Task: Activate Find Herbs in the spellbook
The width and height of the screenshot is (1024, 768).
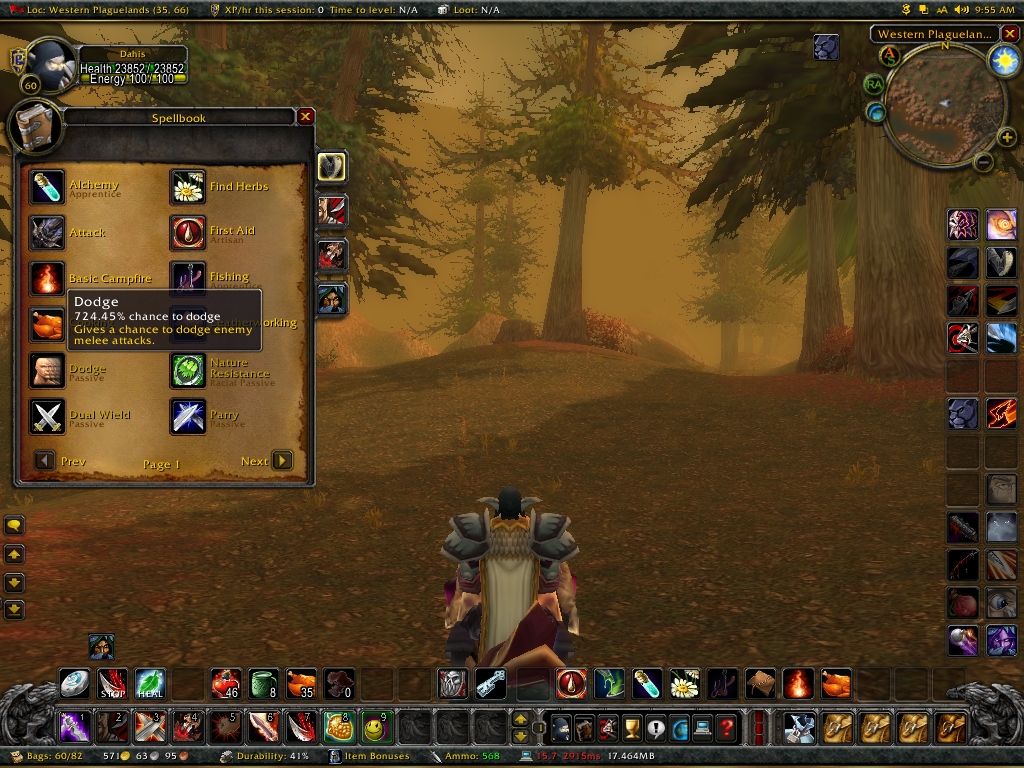Action: pyautogui.click(x=188, y=187)
